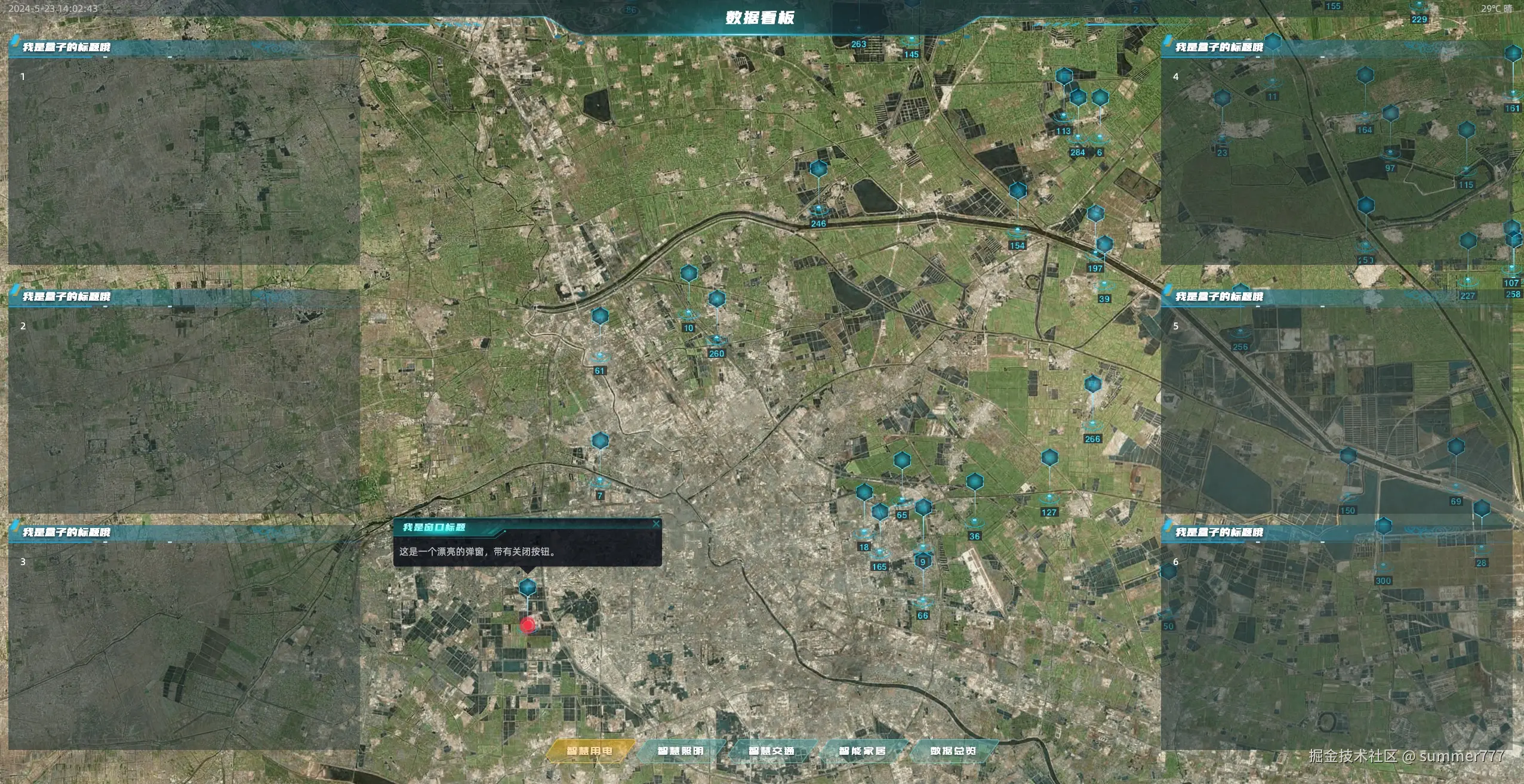The height and width of the screenshot is (784, 1524).
Task: Select map marker number 260
Action: [x=717, y=299]
